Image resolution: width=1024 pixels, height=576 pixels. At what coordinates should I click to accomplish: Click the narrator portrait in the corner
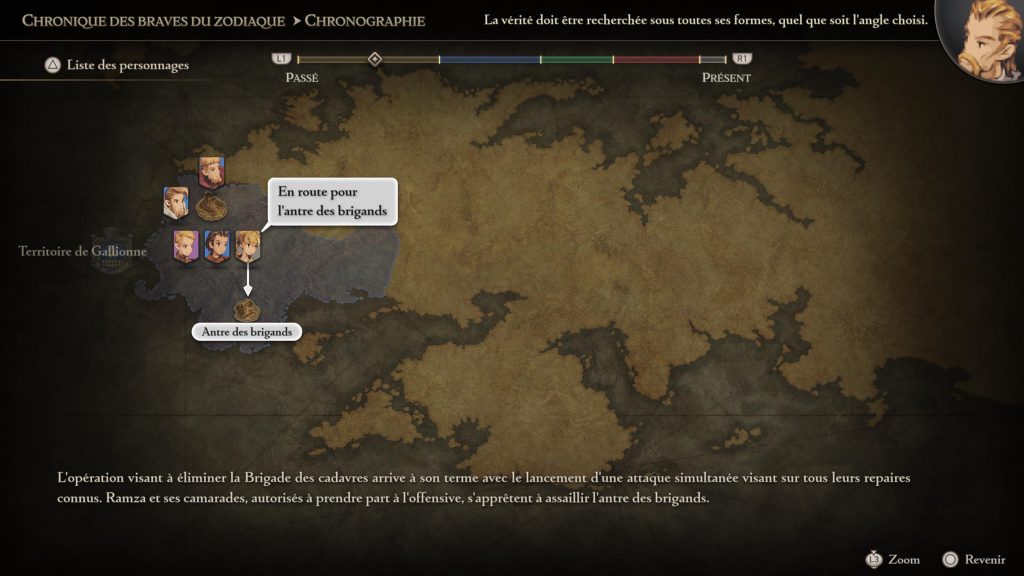pyautogui.click(x=982, y=40)
